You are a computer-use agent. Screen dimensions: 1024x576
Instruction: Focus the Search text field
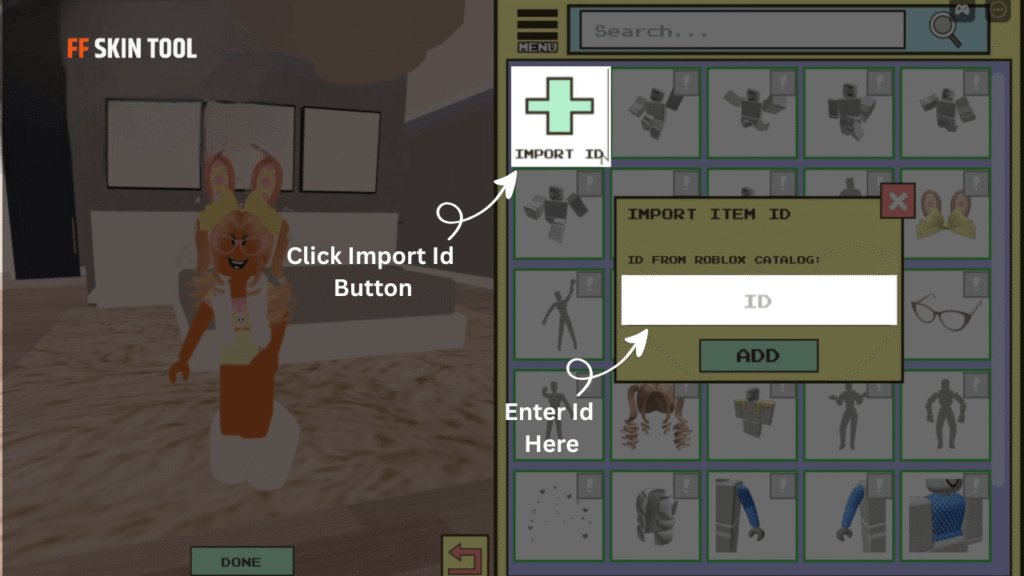[742, 31]
